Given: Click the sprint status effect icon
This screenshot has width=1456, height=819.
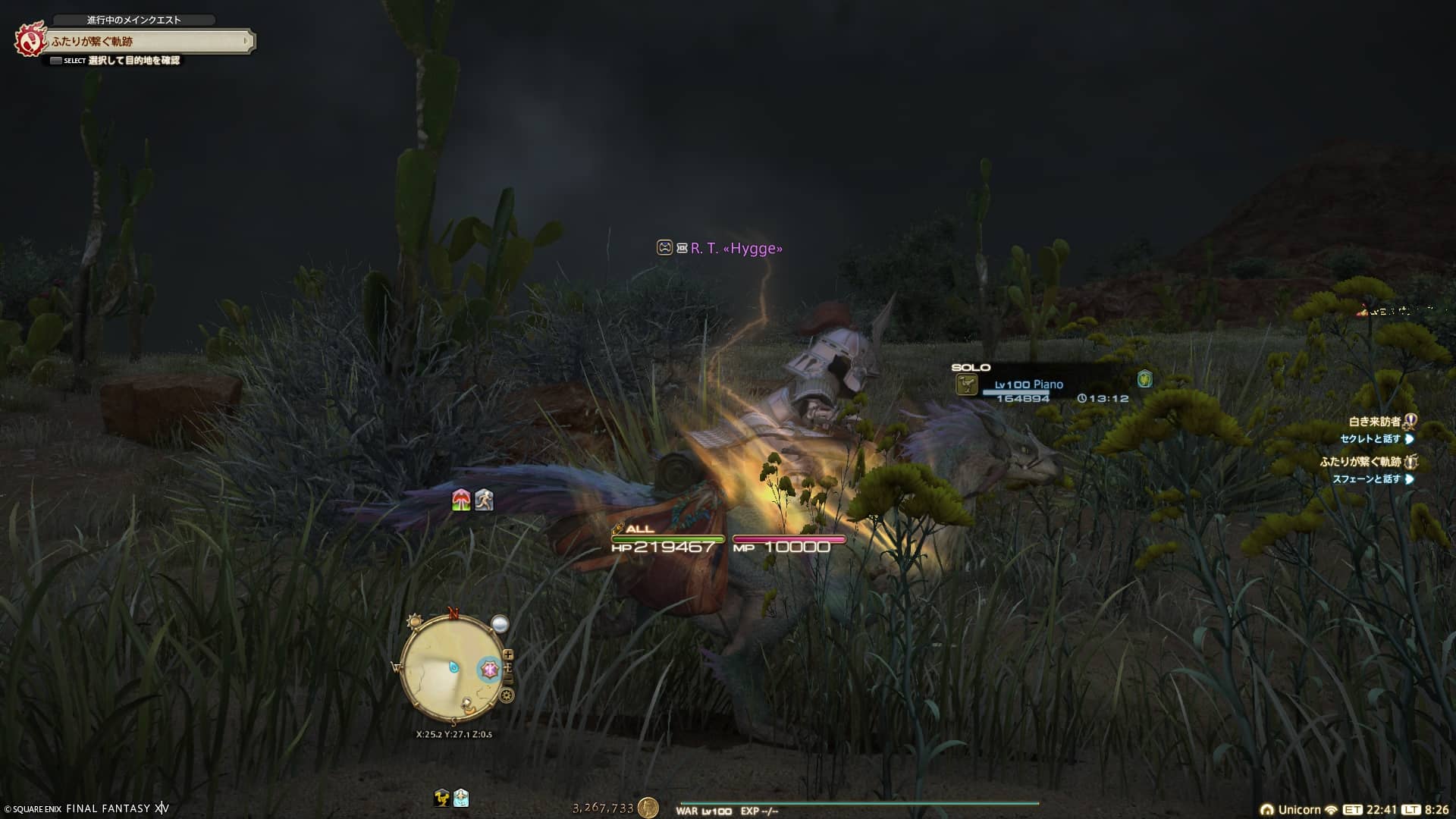Looking at the screenshot, I should coord(484,500).
